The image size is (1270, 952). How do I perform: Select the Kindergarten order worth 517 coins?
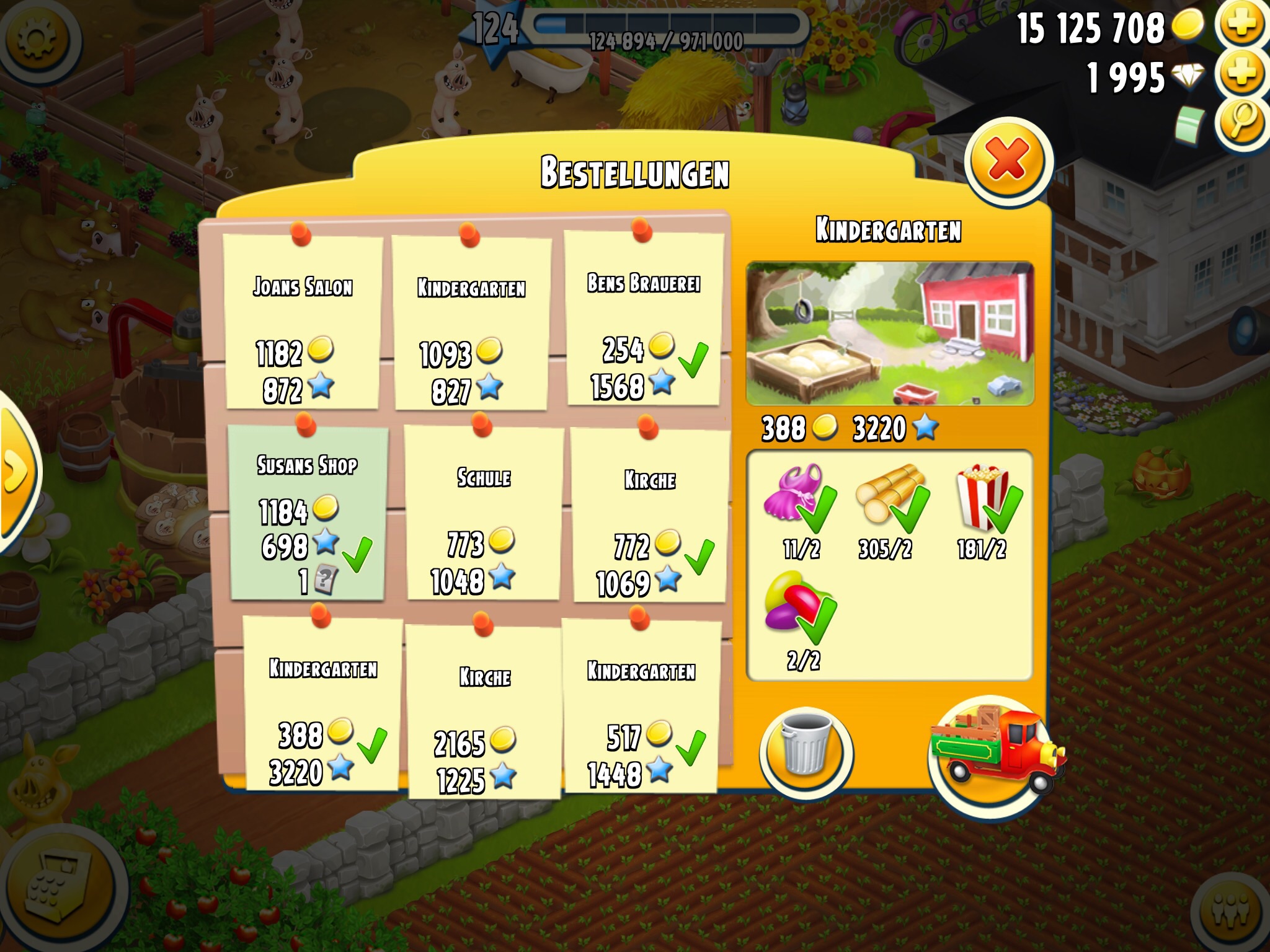(641, 707)
